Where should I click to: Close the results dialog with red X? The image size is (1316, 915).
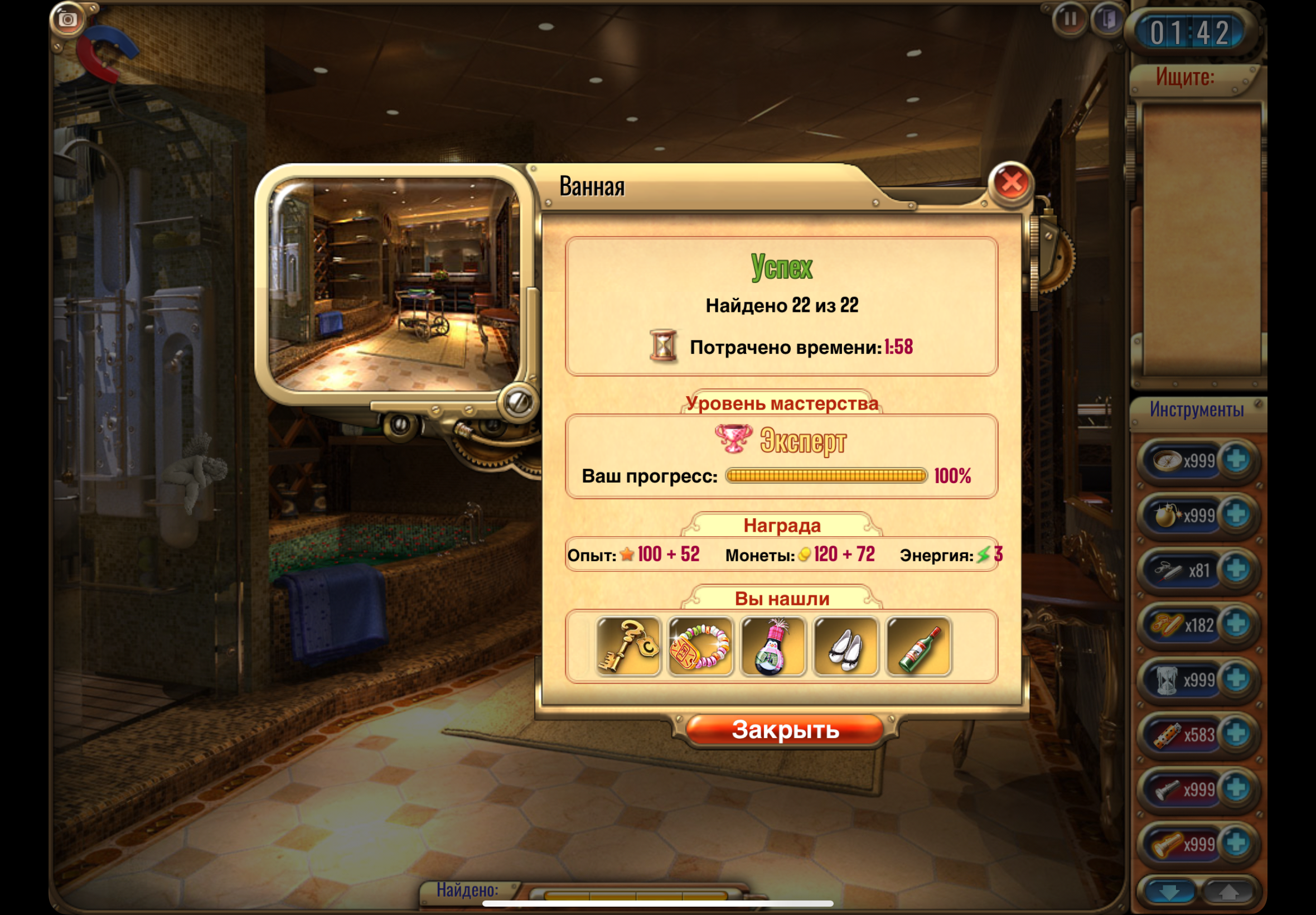tap(1011, 183)
